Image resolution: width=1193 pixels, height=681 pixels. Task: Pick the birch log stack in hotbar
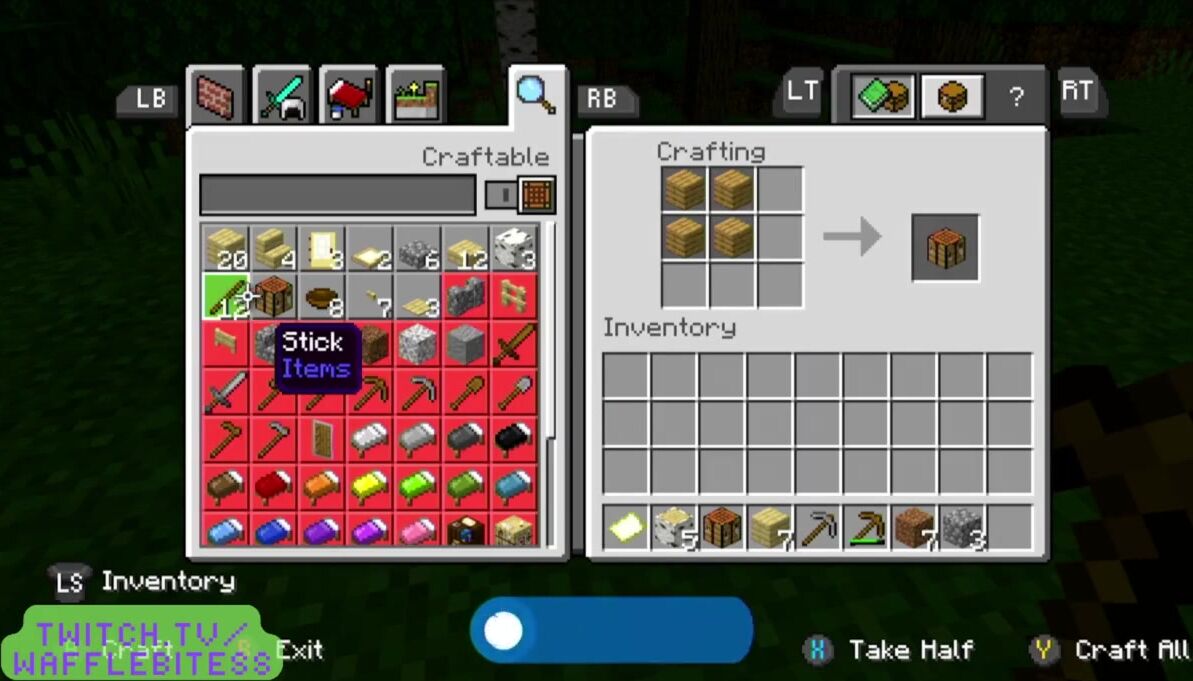coord(675,528)
